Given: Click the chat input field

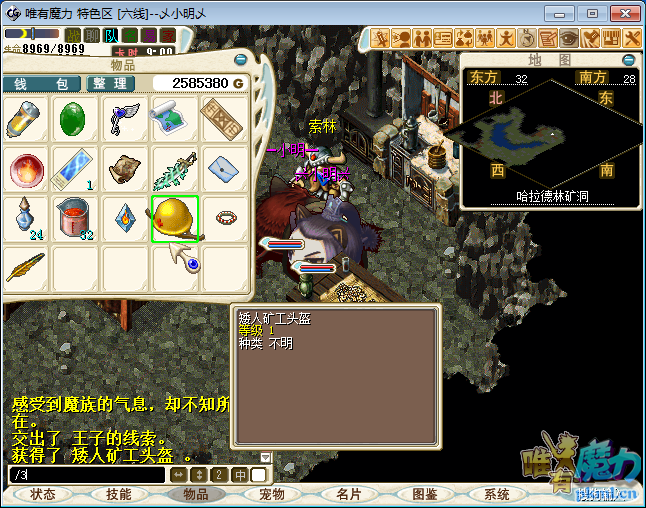Looking at the screenshot, I should (x=85, y=474).
